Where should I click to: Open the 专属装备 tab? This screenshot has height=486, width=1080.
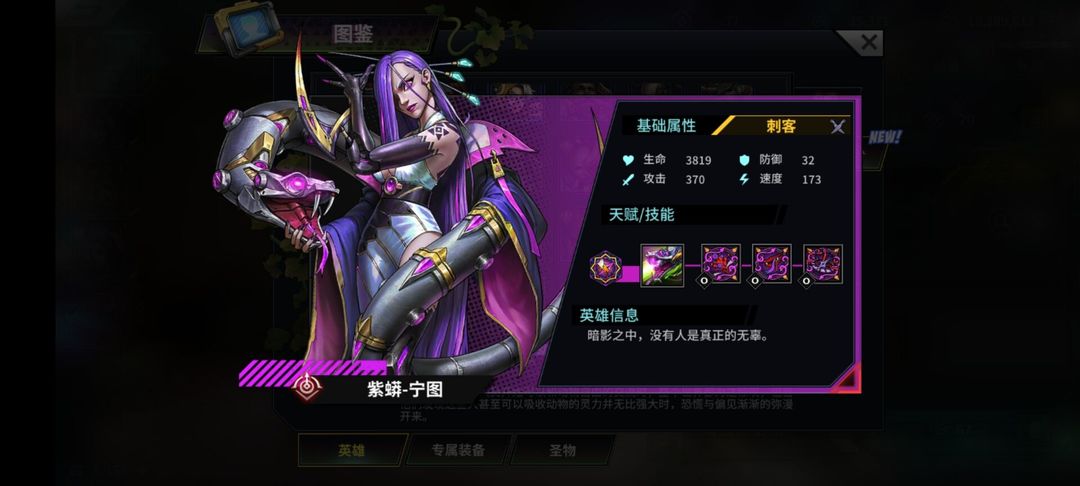coord(458,450)
